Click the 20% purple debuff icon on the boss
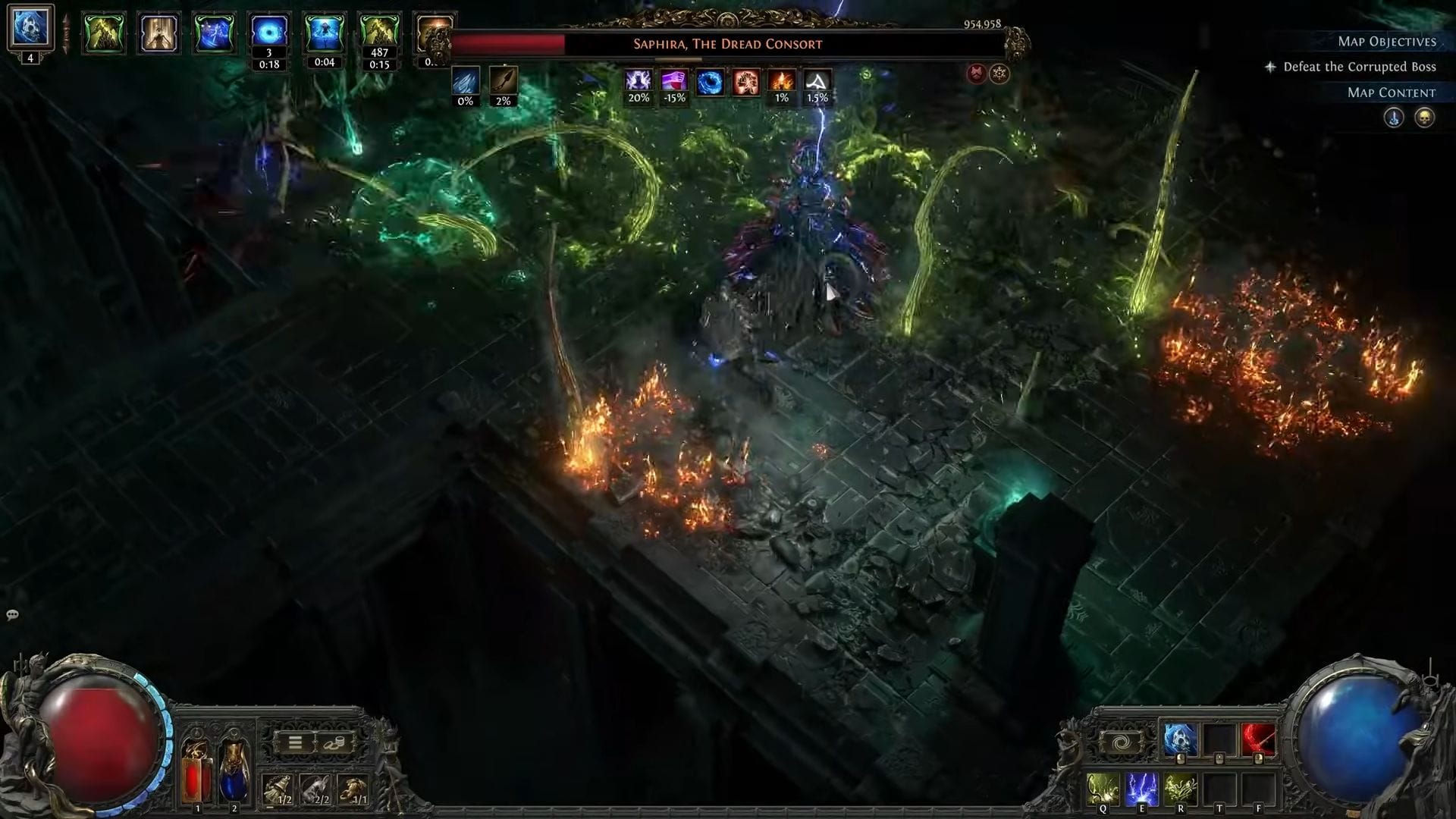1456x819 pixels. pos(639,83)
